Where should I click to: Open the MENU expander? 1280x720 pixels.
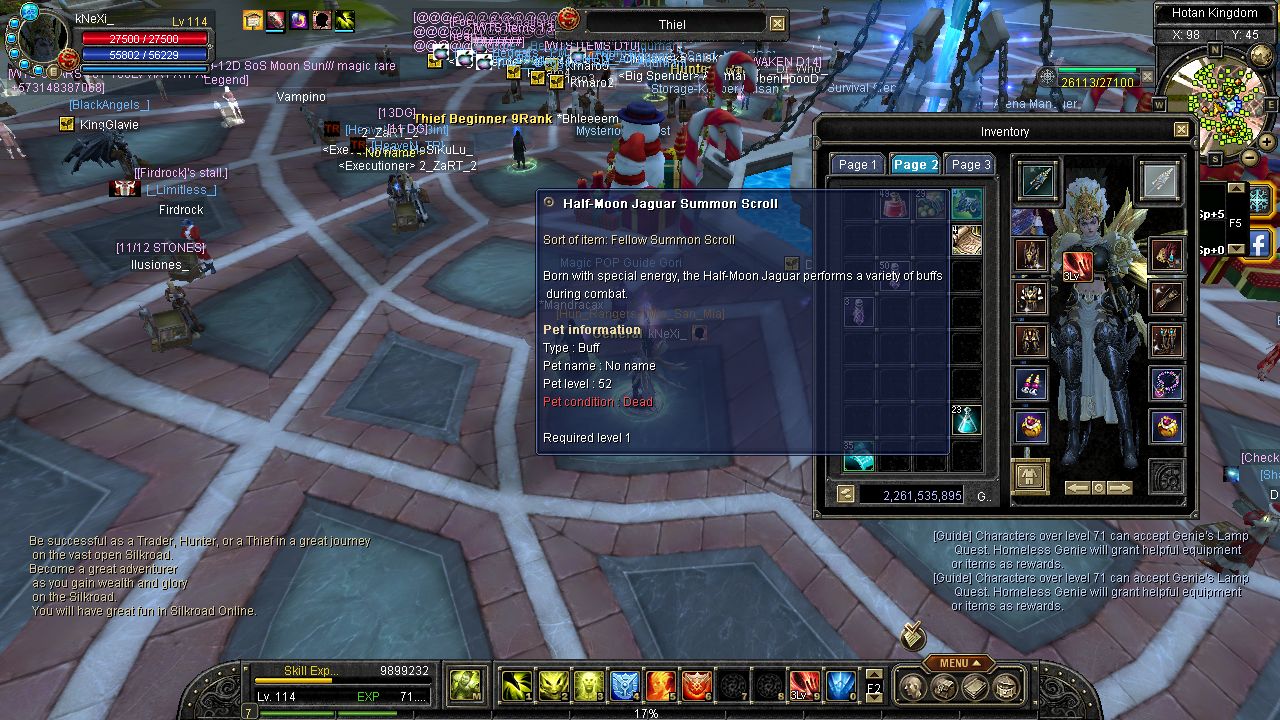click(x=958, y=663)
